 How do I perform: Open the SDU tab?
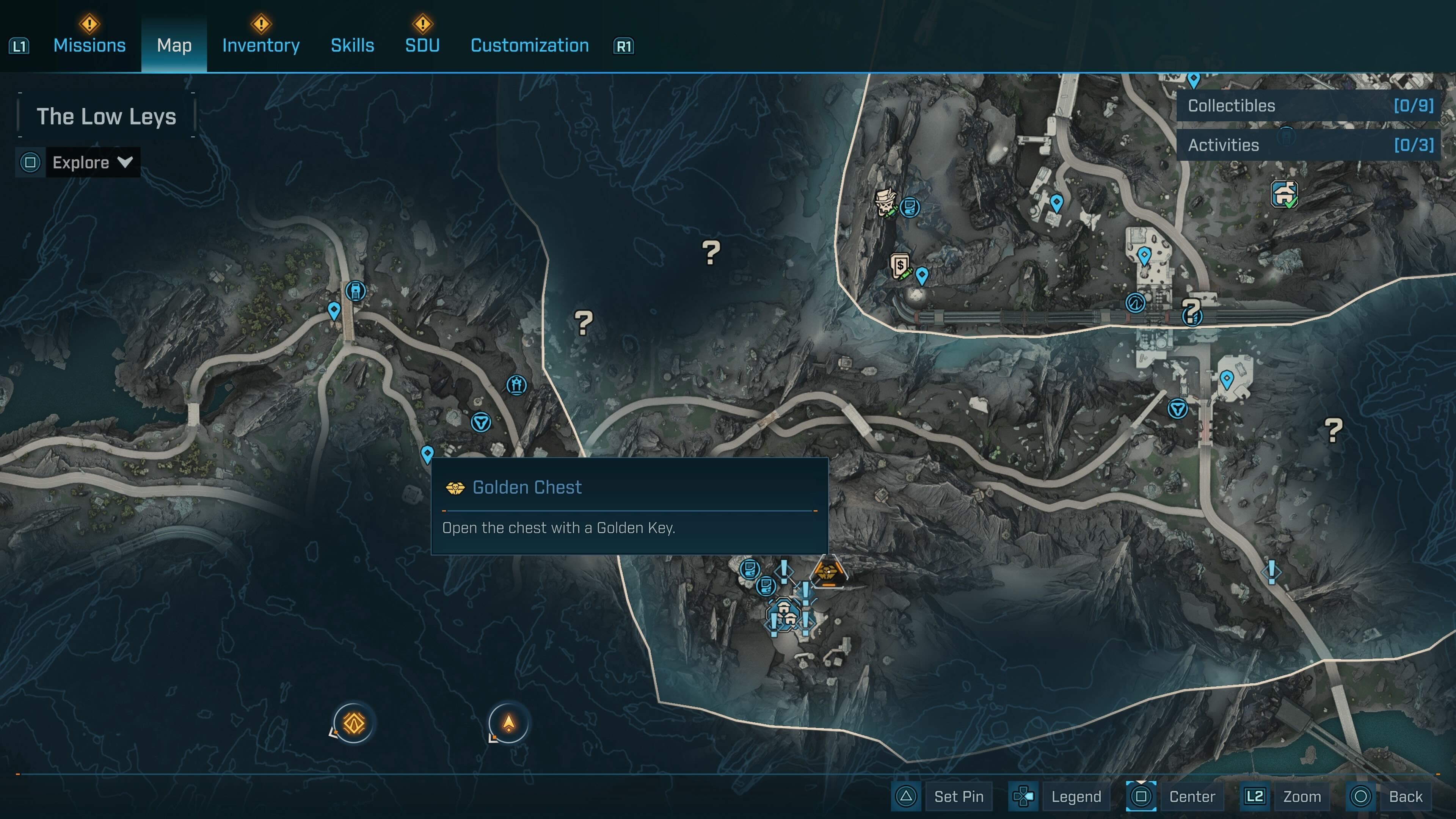422,45
